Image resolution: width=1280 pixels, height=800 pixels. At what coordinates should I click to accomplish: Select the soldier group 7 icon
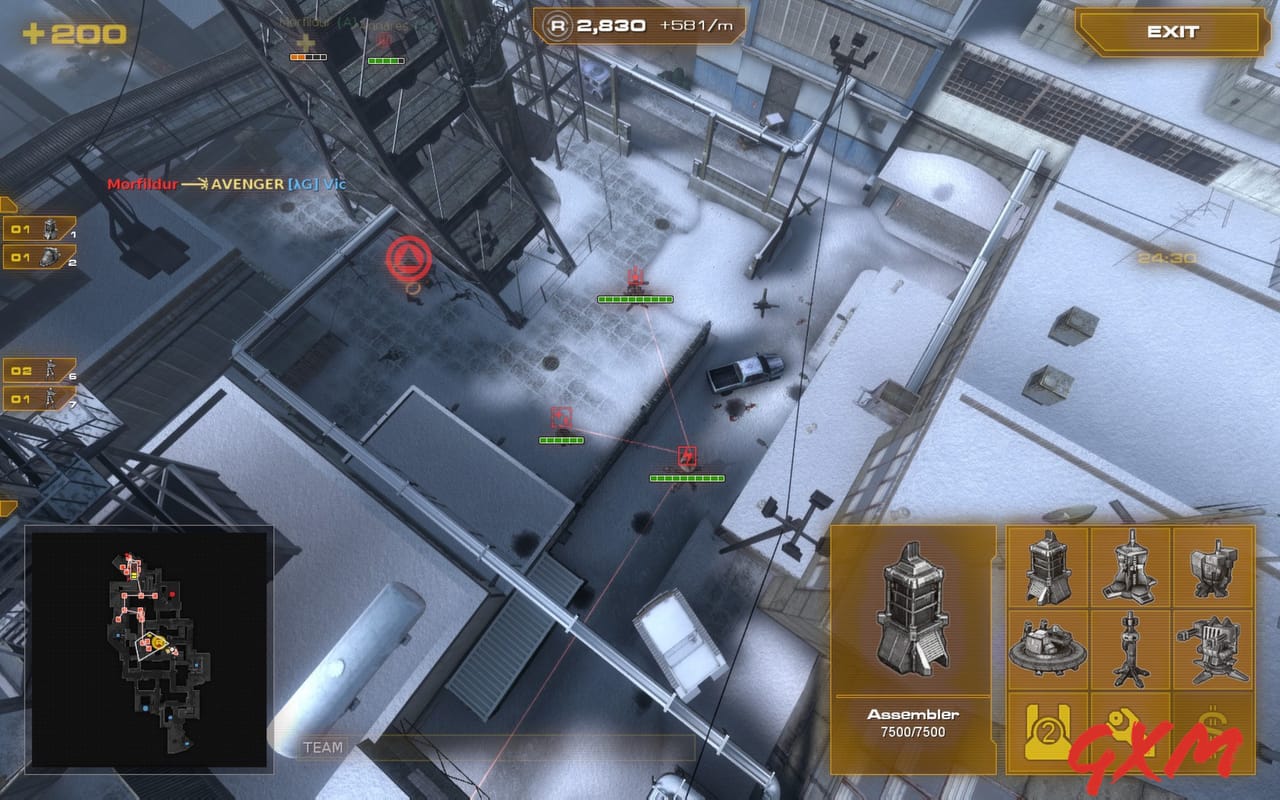[40, 397]
